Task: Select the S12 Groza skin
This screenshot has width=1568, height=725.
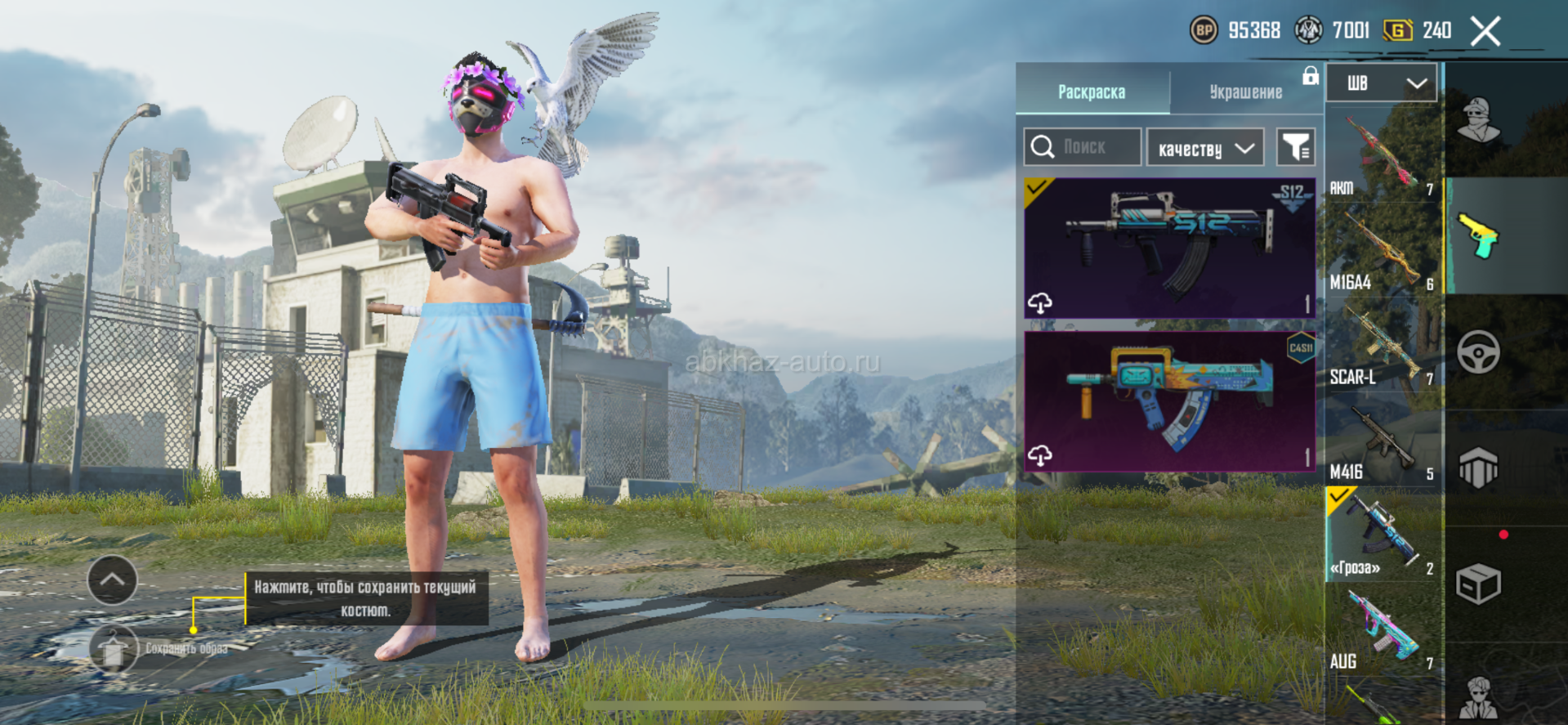Action: click(x=1169, y=248)
